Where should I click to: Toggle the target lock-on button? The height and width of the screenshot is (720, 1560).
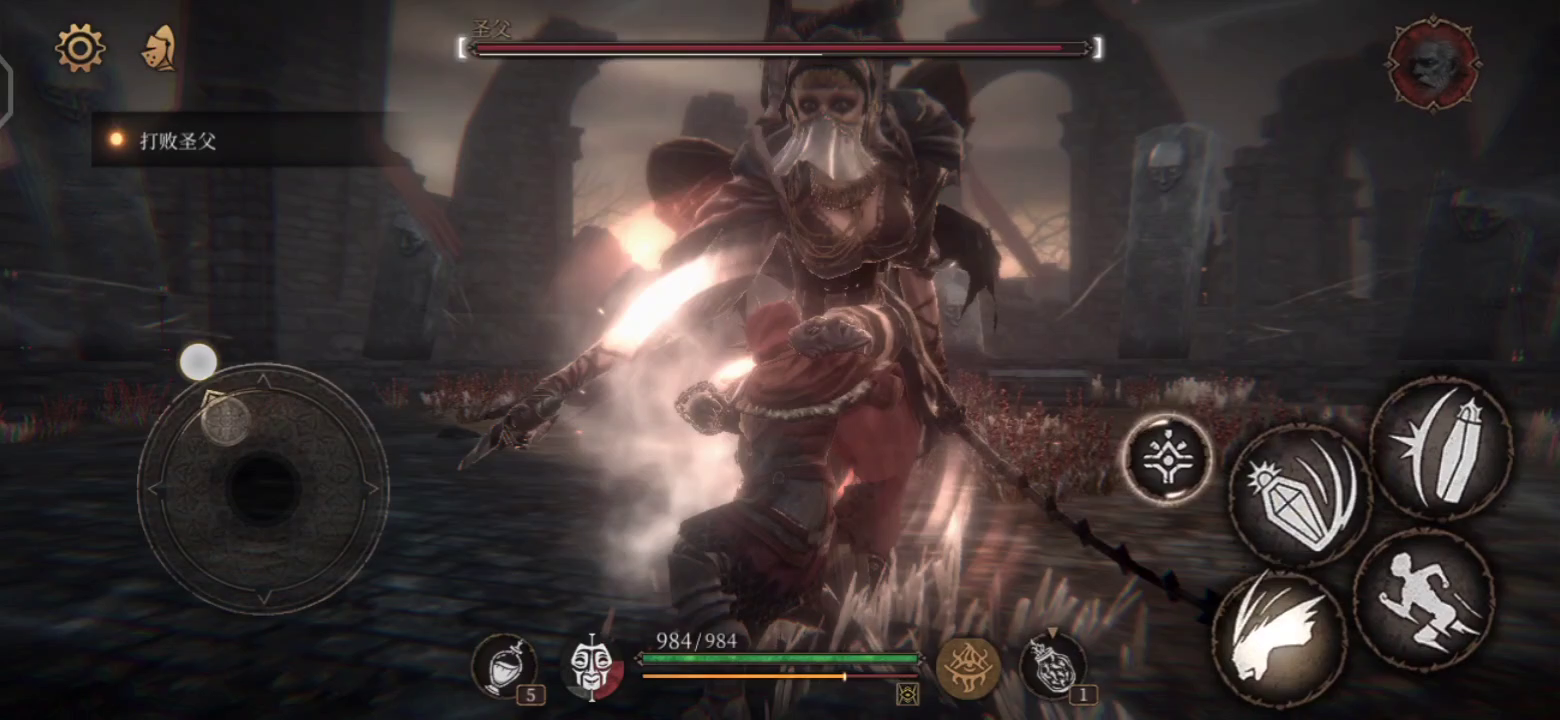1166,458
